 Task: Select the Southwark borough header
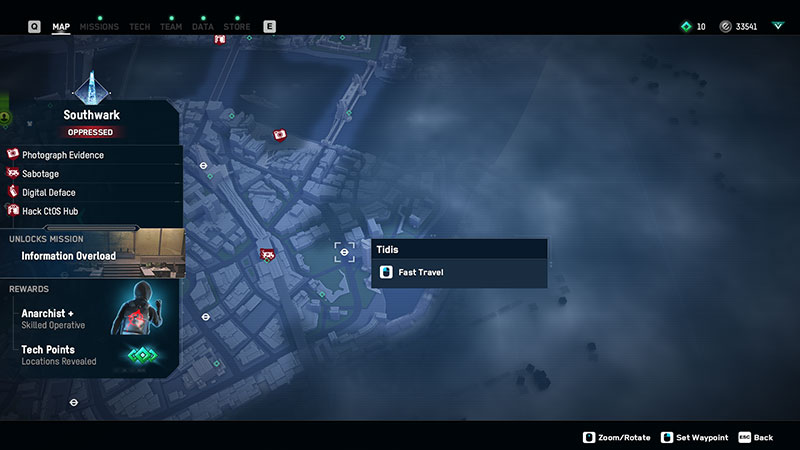[x=91, y=115]
